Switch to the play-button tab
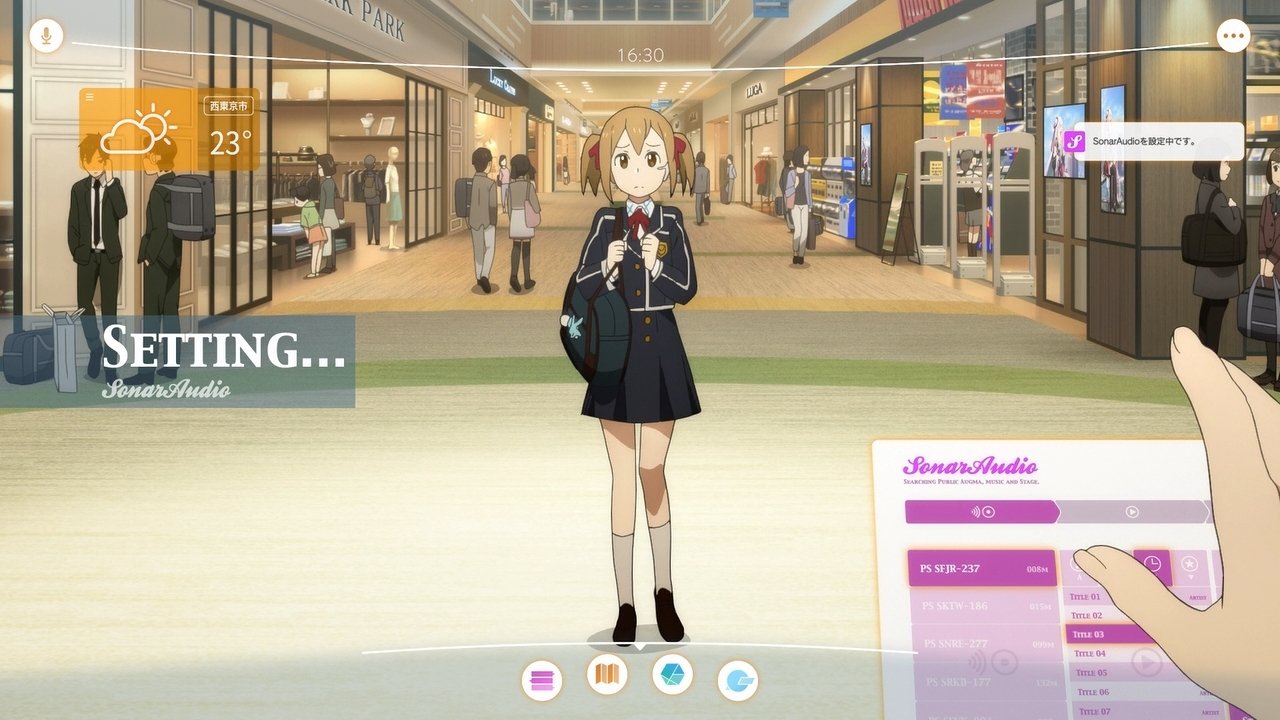This screenshot has width=1280, height=720. point(1132,512)
